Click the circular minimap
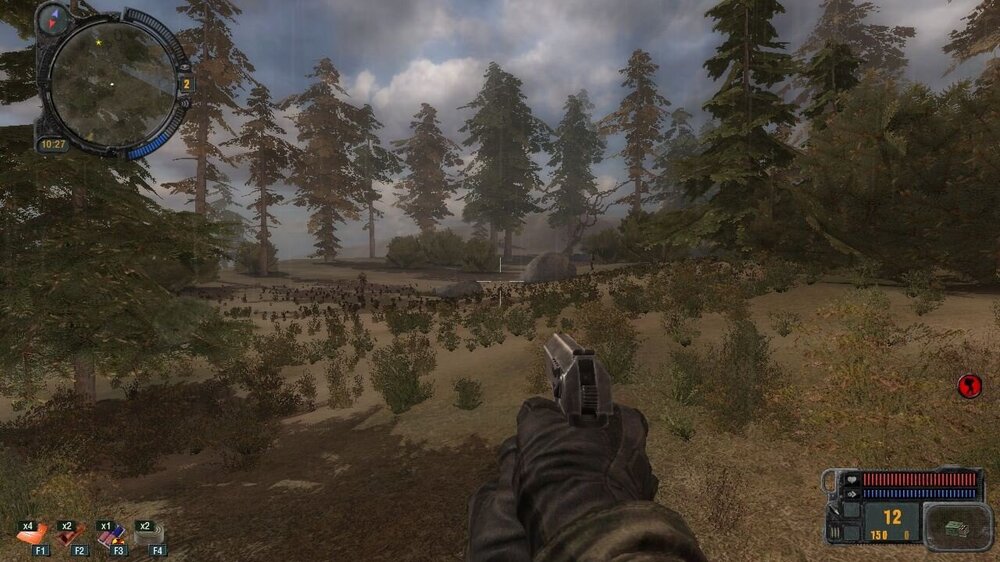The image size is (1000, 562). 112,84
